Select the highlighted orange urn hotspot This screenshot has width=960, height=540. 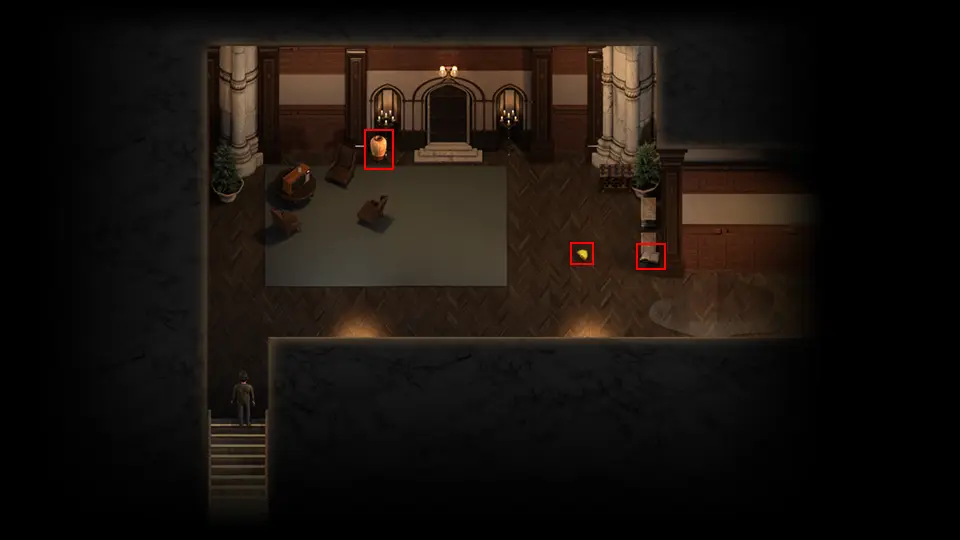(x=378, y=149)
